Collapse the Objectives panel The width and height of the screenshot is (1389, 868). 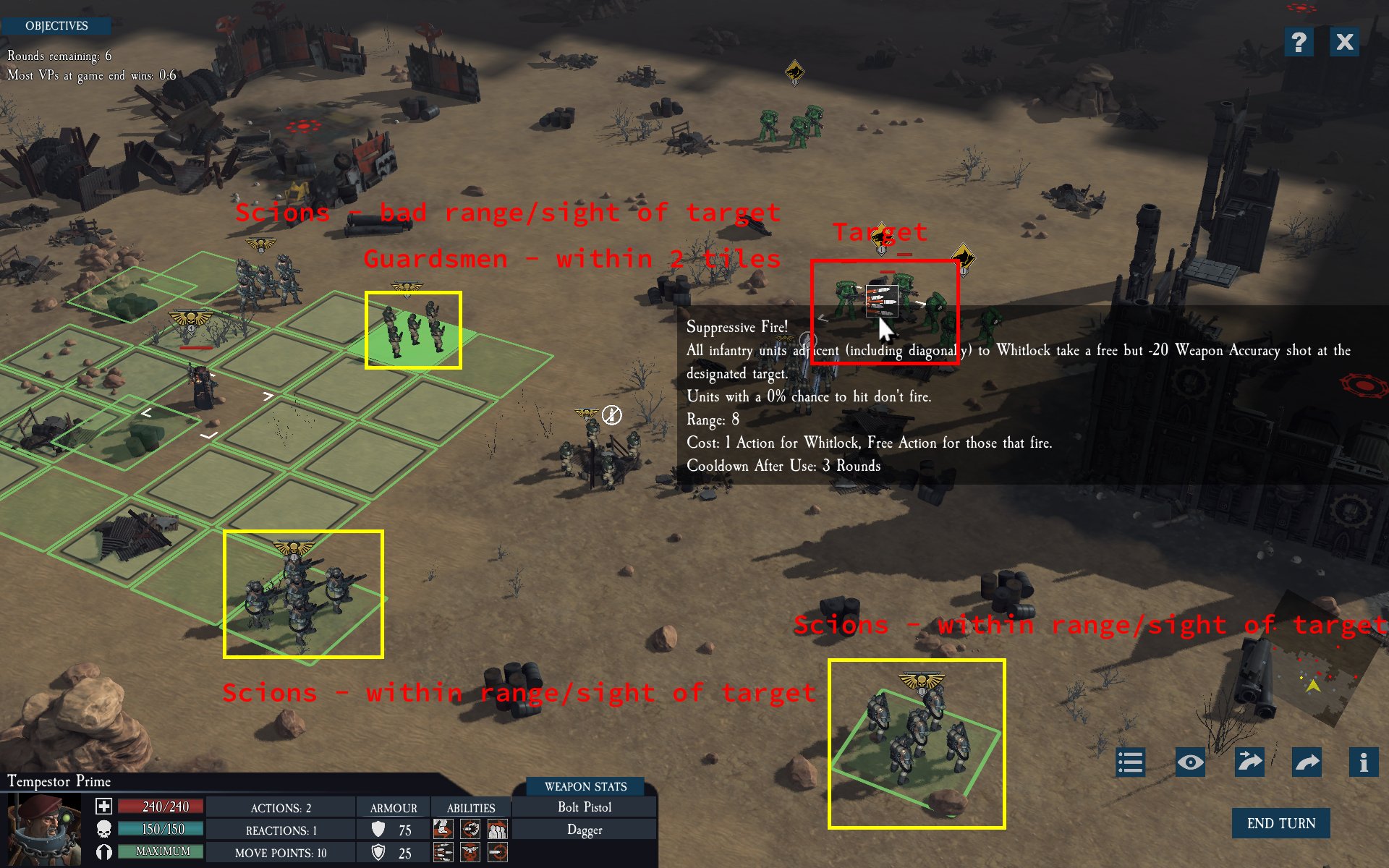click(x=56, y=25)
